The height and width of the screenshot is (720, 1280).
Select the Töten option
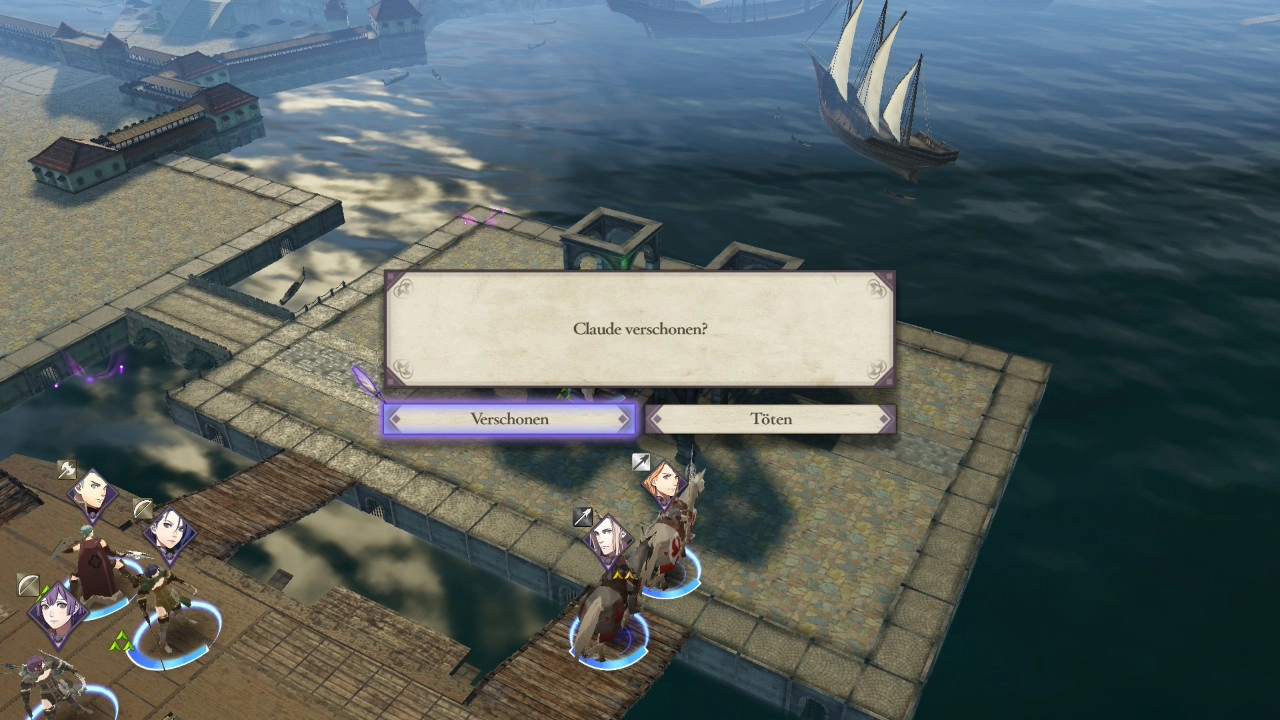tap(770, 419)
